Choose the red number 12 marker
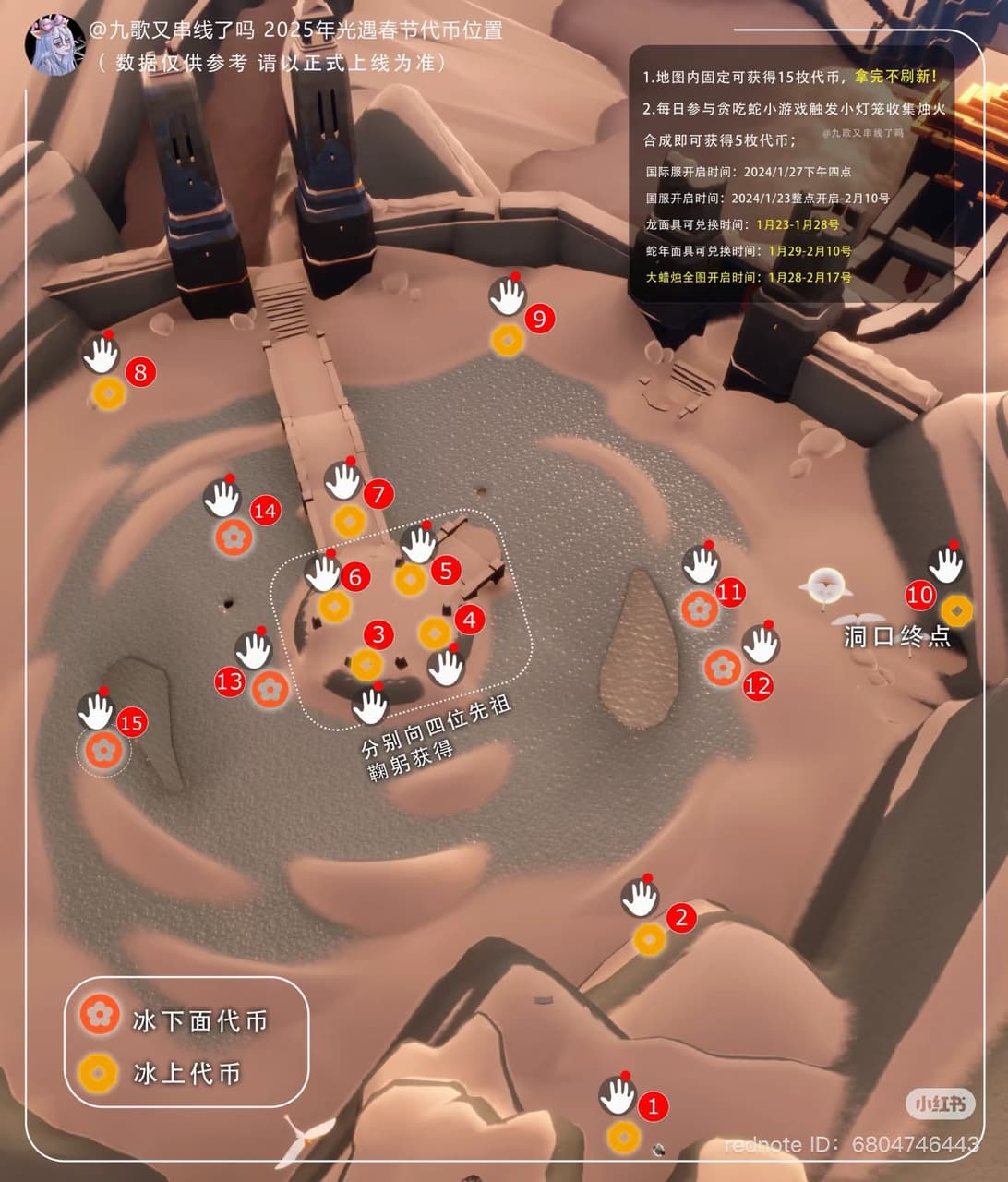The width and height of the screenshot is (1008, 1182). (x=758, y=686)
